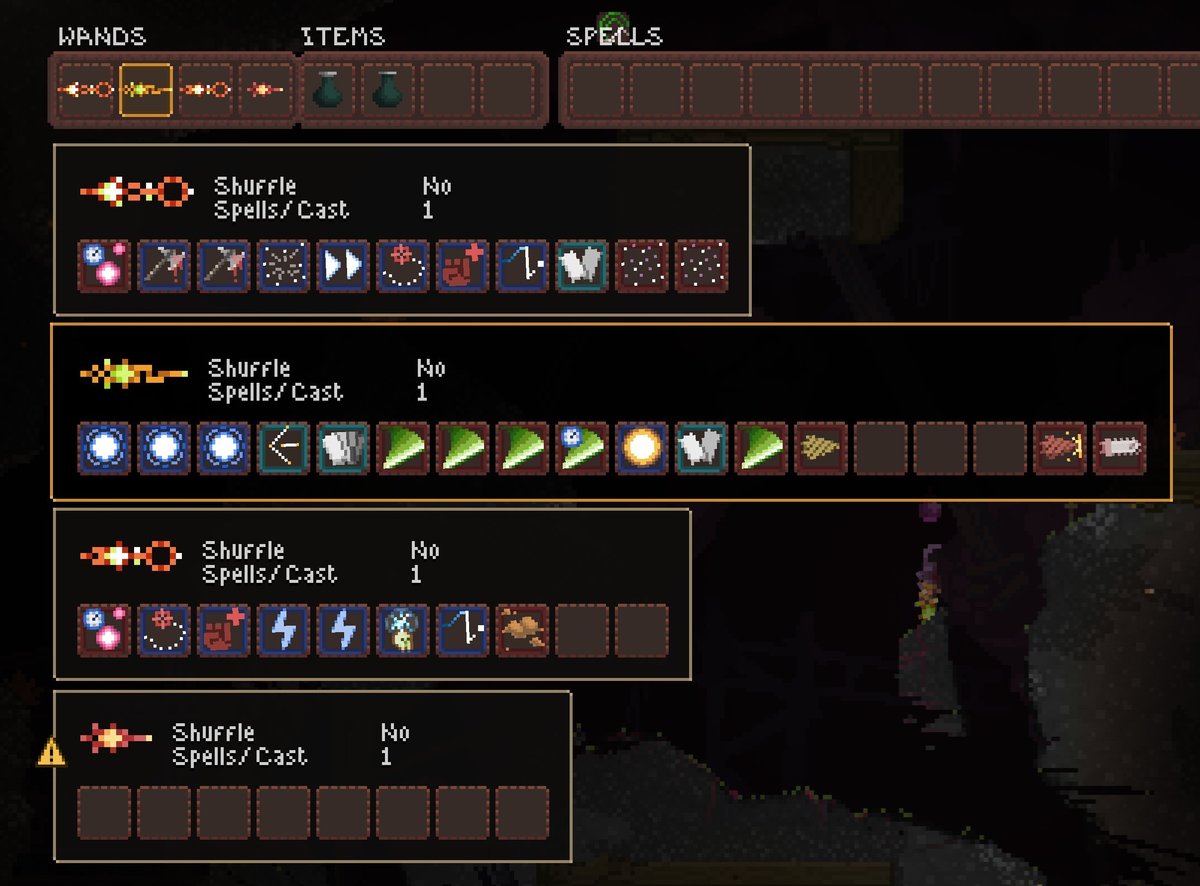This screenshot has width=1200, height=886.
Task: Pick the green wedge spell with blue orb
Action: click(581, 448)
